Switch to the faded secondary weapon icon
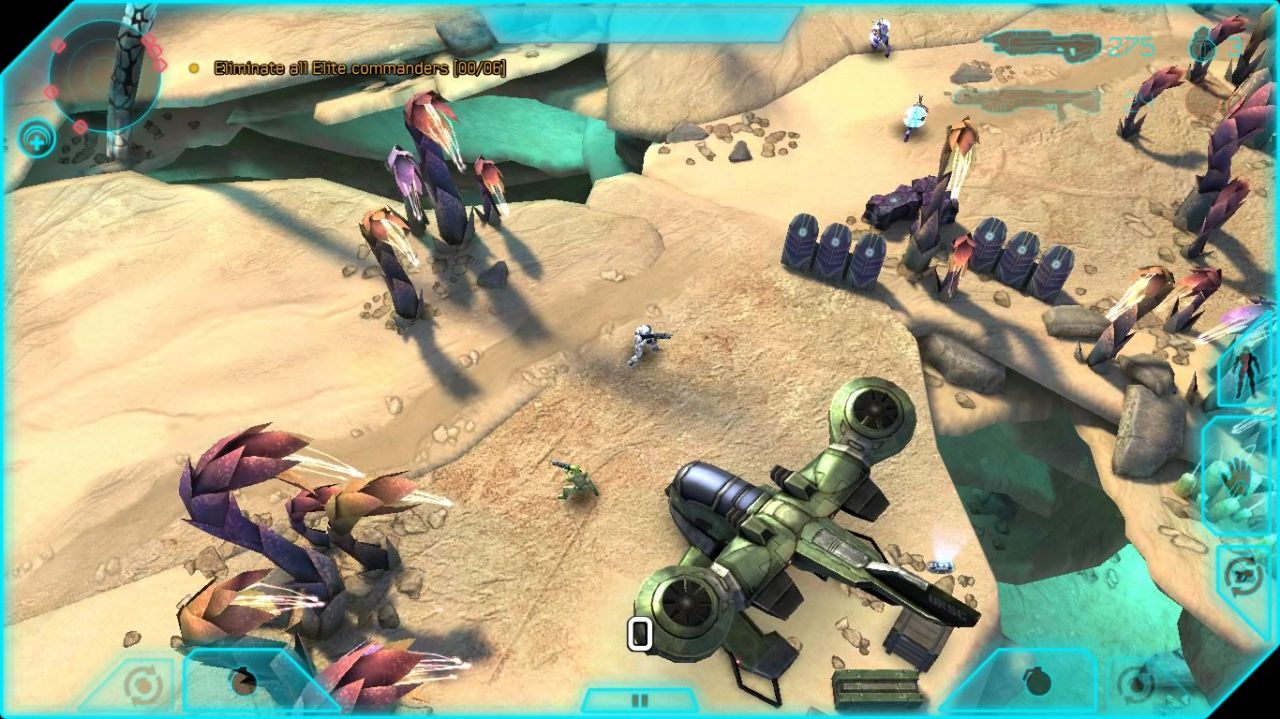1280x719 pixels. coord(1026,100)
